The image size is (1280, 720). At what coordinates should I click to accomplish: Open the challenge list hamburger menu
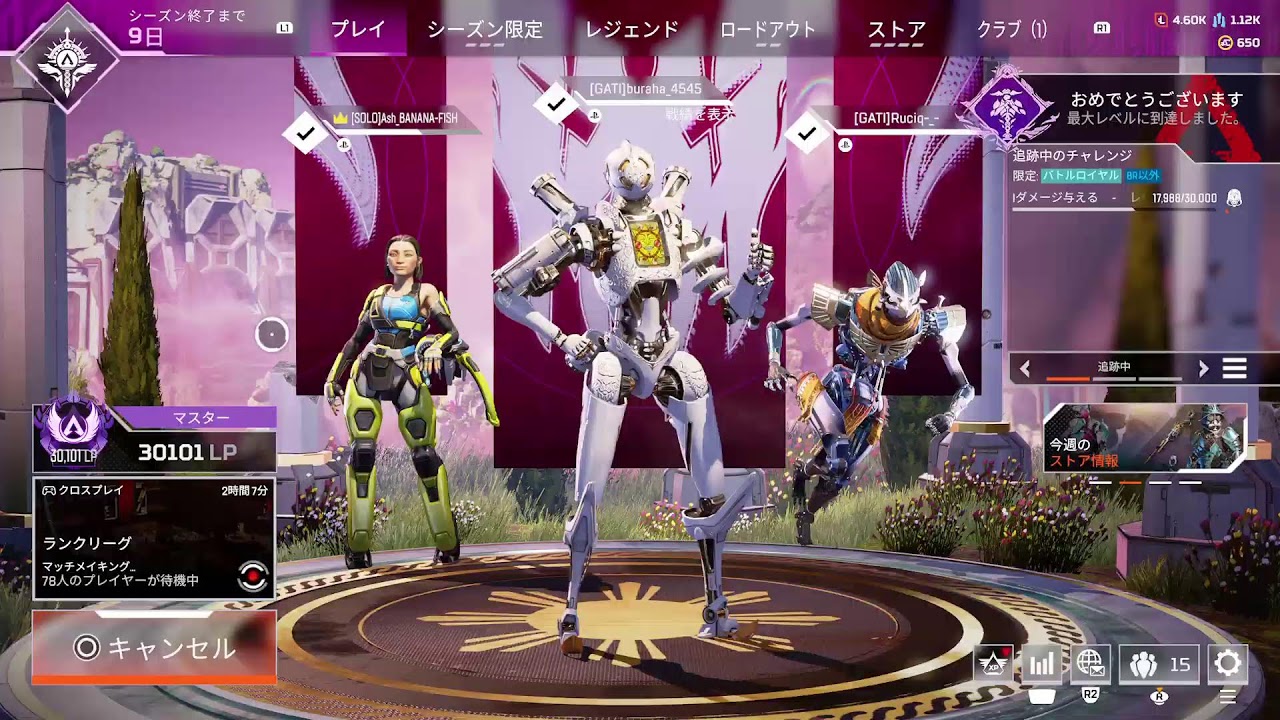(x=1233, y=366)
